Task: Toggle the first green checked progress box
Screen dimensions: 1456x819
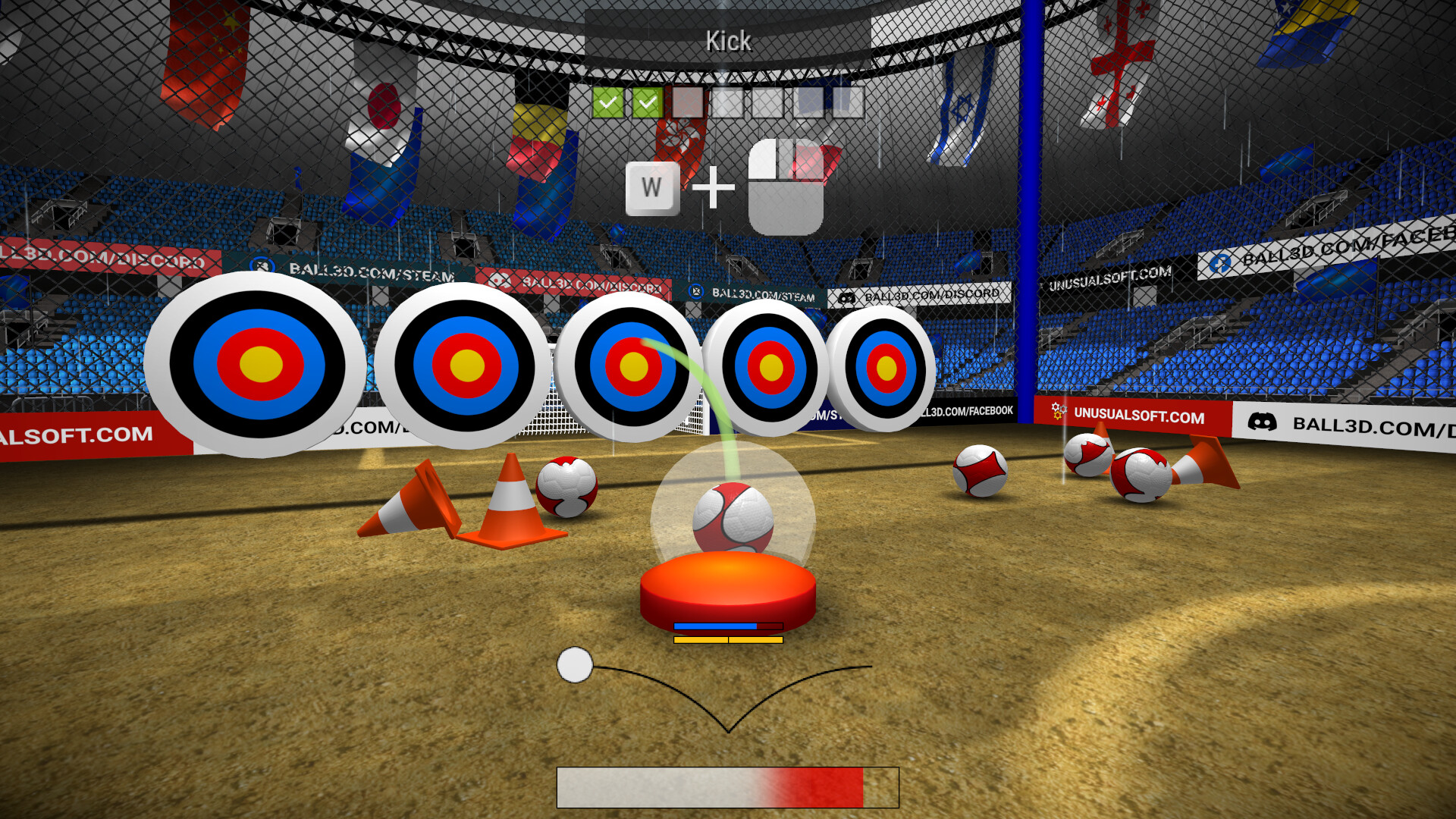Action: 609,102
